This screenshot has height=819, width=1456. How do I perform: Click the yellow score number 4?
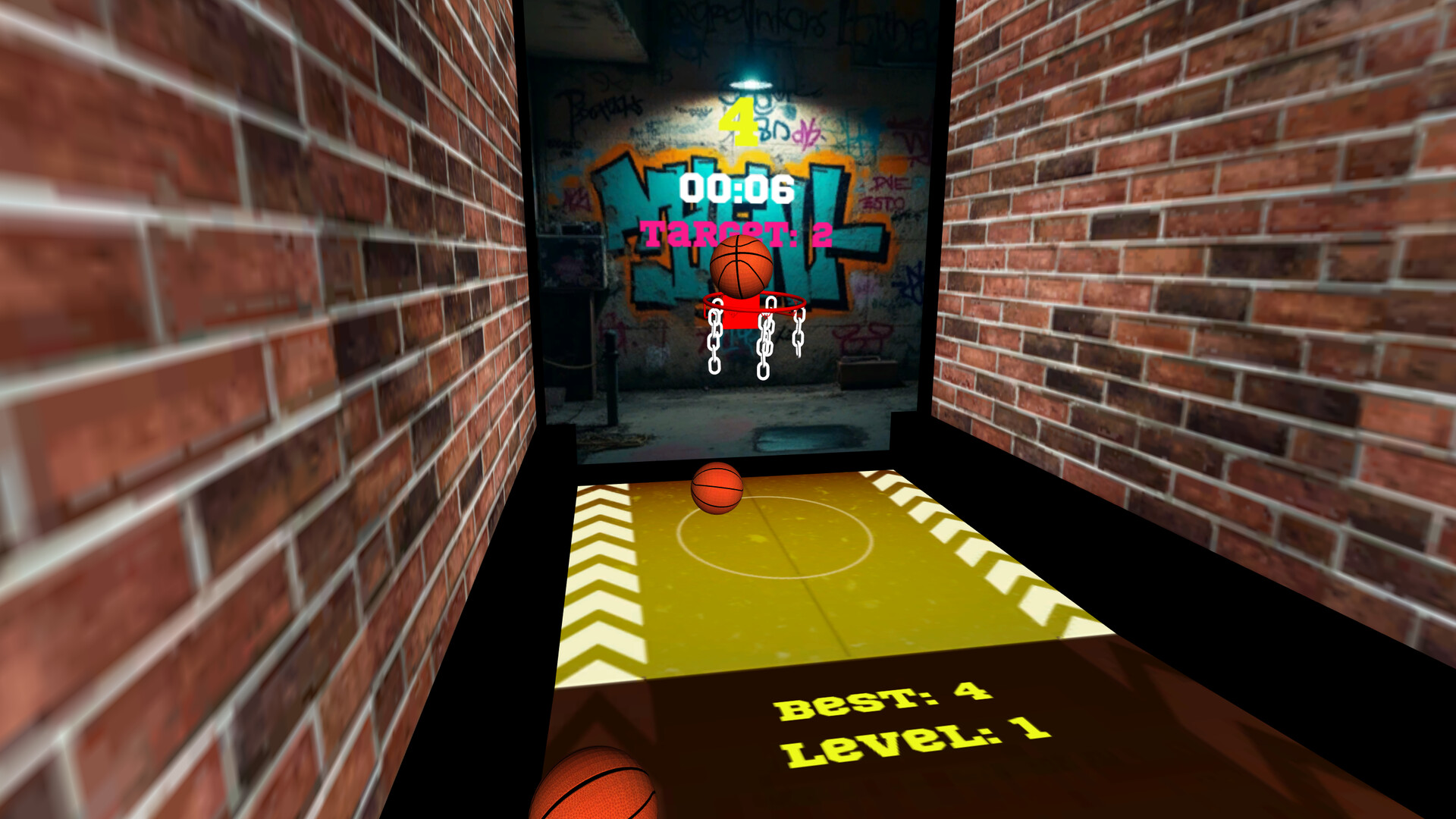[x=739, y=121]
